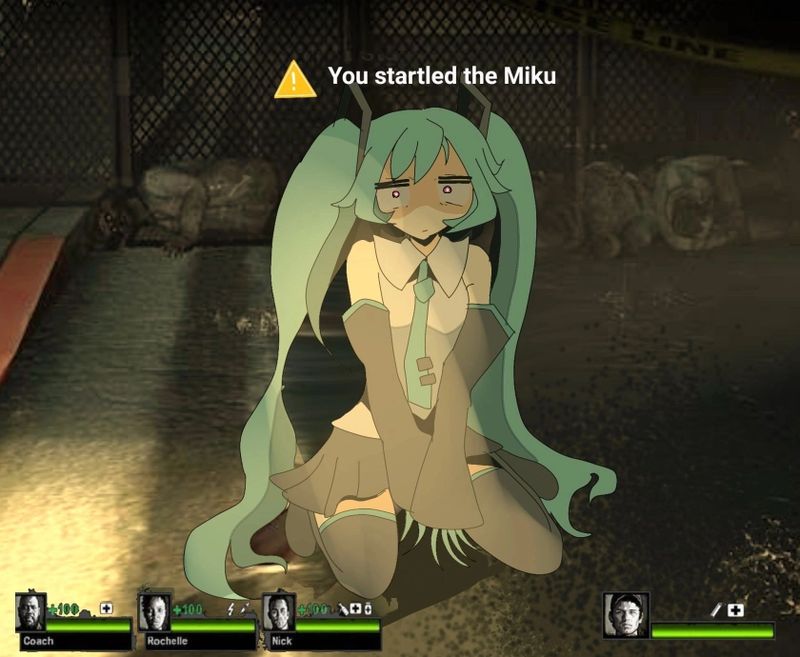The width and height of the screenshot is (800, 657).
Task: Click the player's own first aid kit icon
Action: (x=736, y=609)
